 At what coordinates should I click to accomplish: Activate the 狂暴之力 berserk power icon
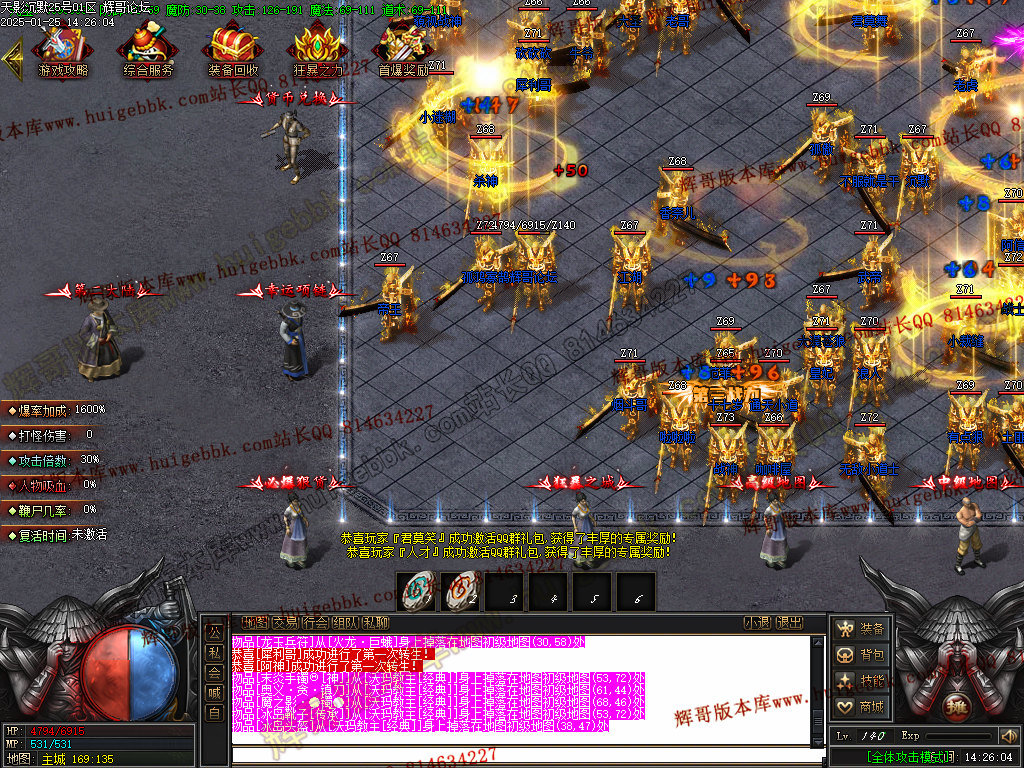pos(318,48)
